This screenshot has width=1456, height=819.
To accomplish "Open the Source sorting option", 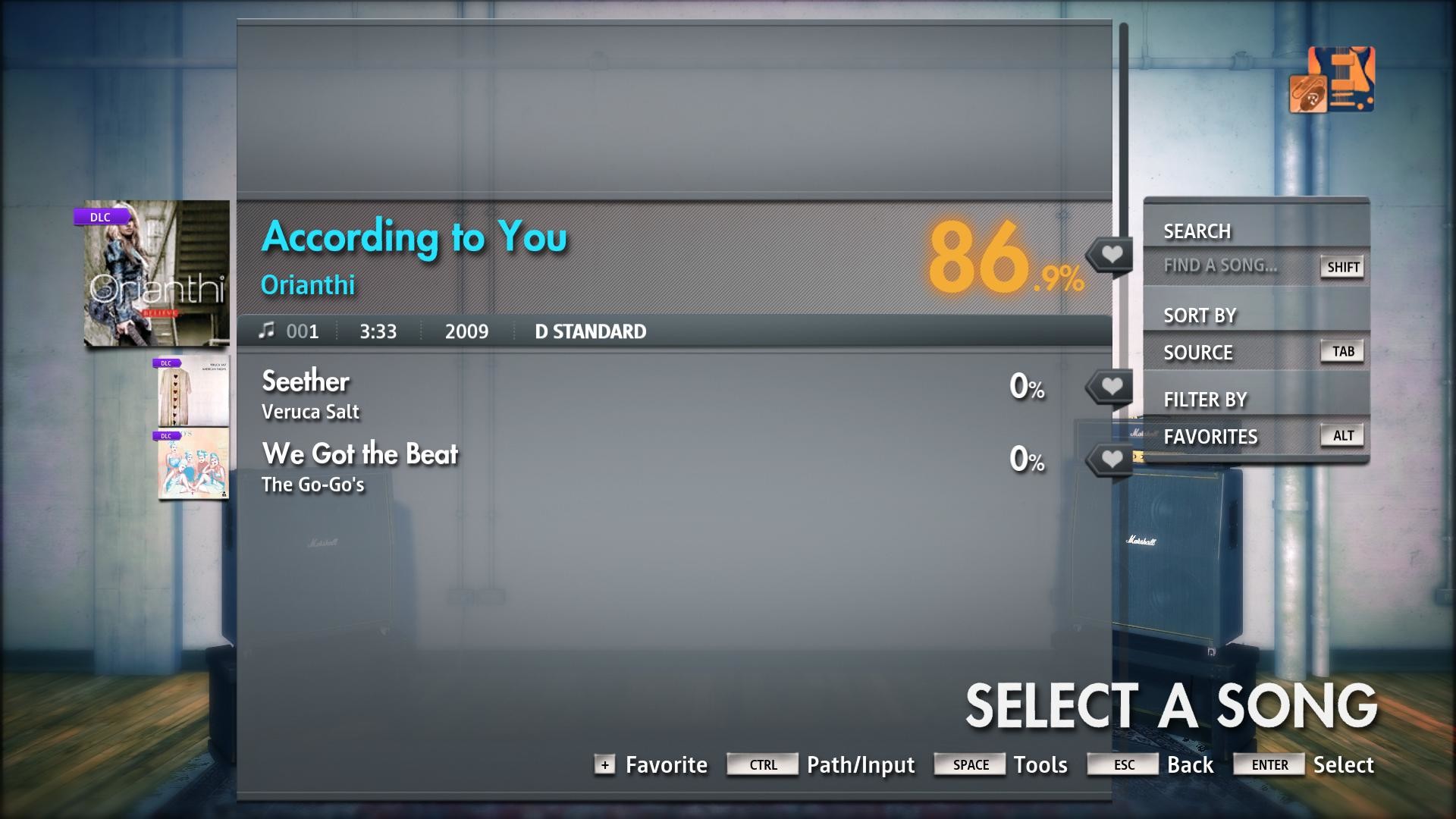I will coord(1199,352).
